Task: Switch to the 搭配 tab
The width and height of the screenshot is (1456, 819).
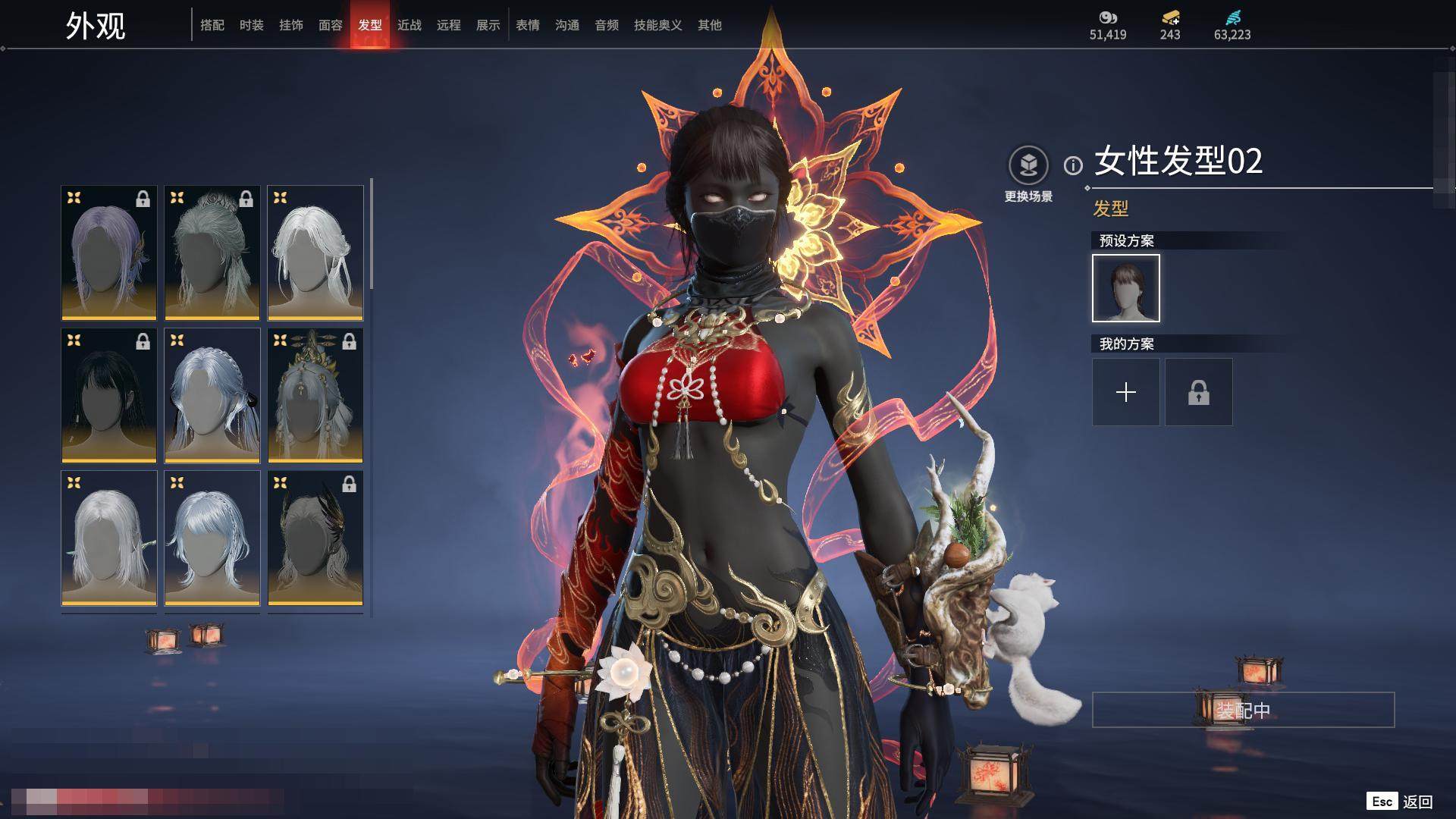Action: (212, 25)
